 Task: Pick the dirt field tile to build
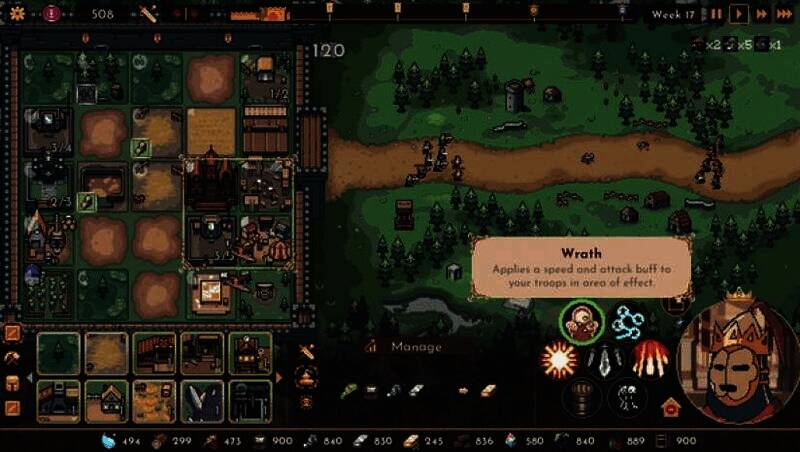[x=106, y=353]
